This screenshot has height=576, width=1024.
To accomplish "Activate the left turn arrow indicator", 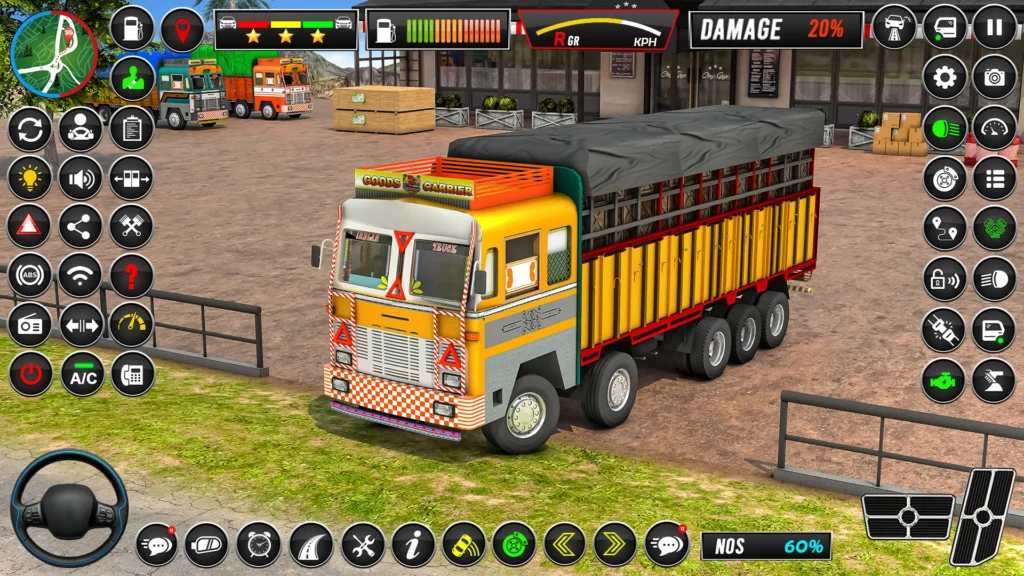I will 564,544.
